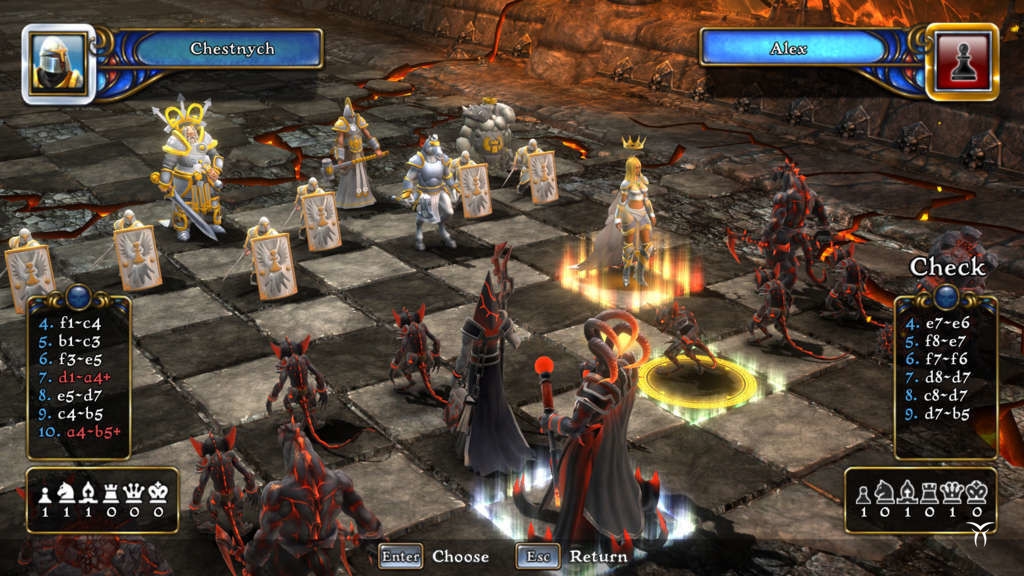The width and height of the screenshot is (1024, 576).
Task: Open the right captured pieces panel
Action: click(x=920, y=499)
